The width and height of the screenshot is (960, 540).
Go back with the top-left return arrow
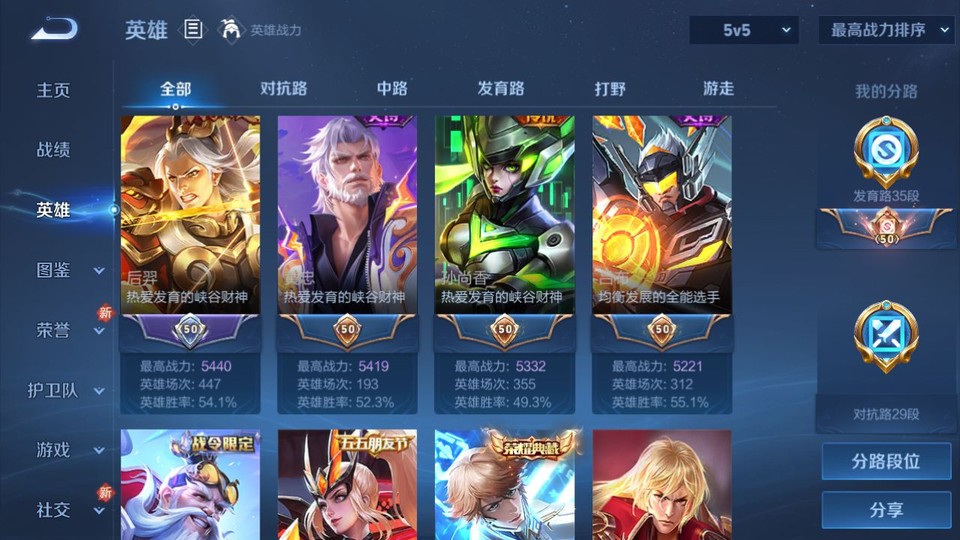[x=54, y=29]
